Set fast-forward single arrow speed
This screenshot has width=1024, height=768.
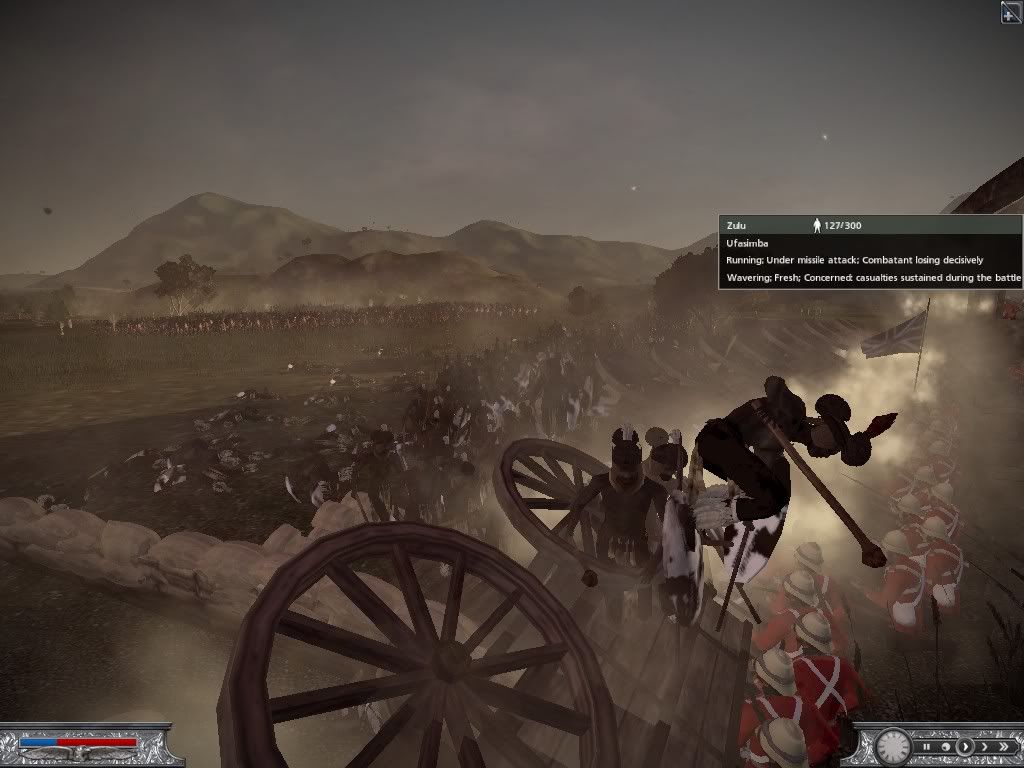point(984,746)
